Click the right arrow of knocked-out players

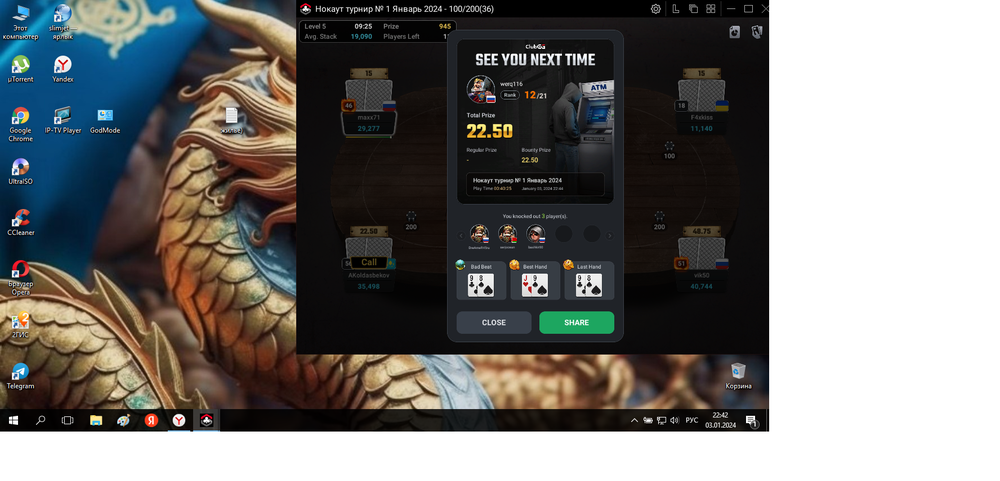click(x=610, y=236)
